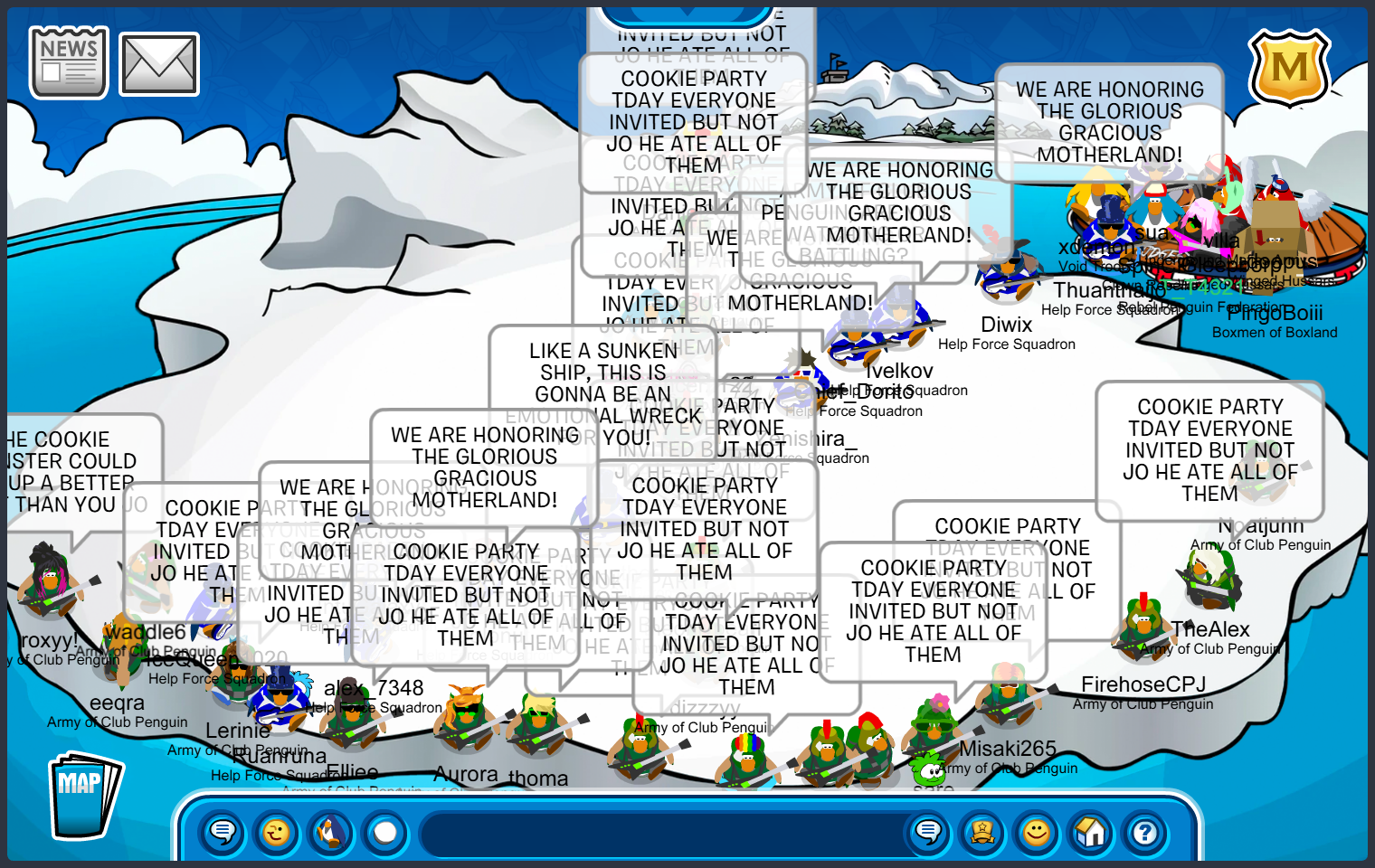Open help via the question mark icon

click(x=1144, y=834)
